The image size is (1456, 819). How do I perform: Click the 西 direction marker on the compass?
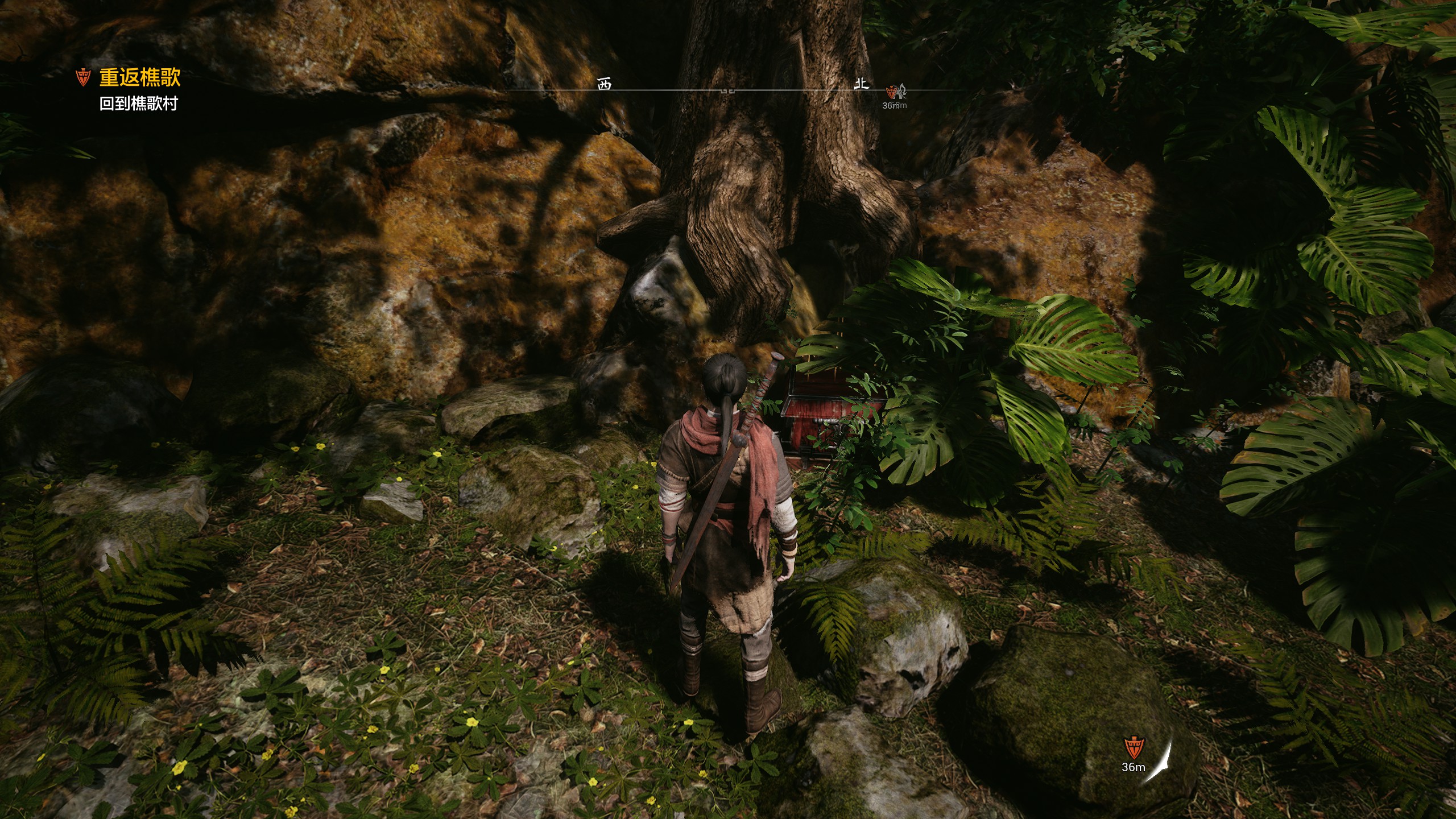(604, 85)
